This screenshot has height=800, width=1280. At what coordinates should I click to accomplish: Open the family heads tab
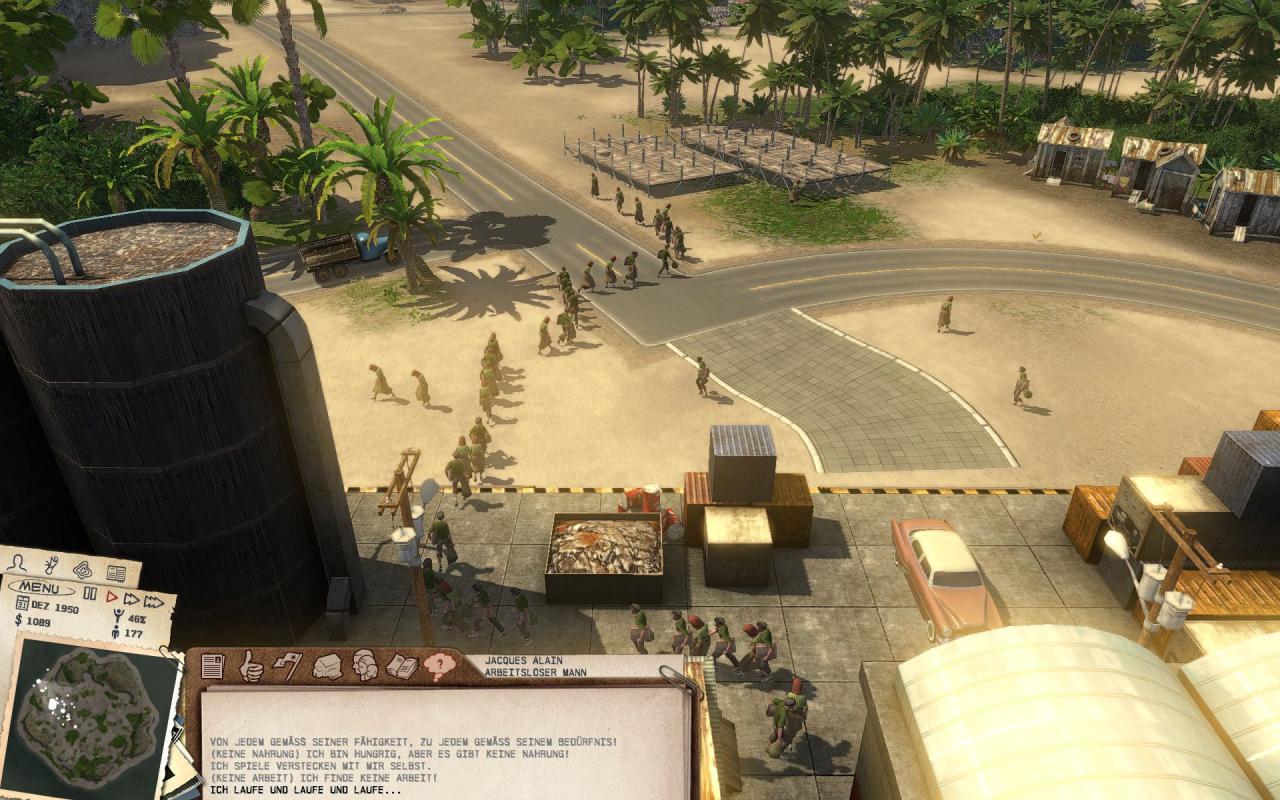(x=364, y=666)
